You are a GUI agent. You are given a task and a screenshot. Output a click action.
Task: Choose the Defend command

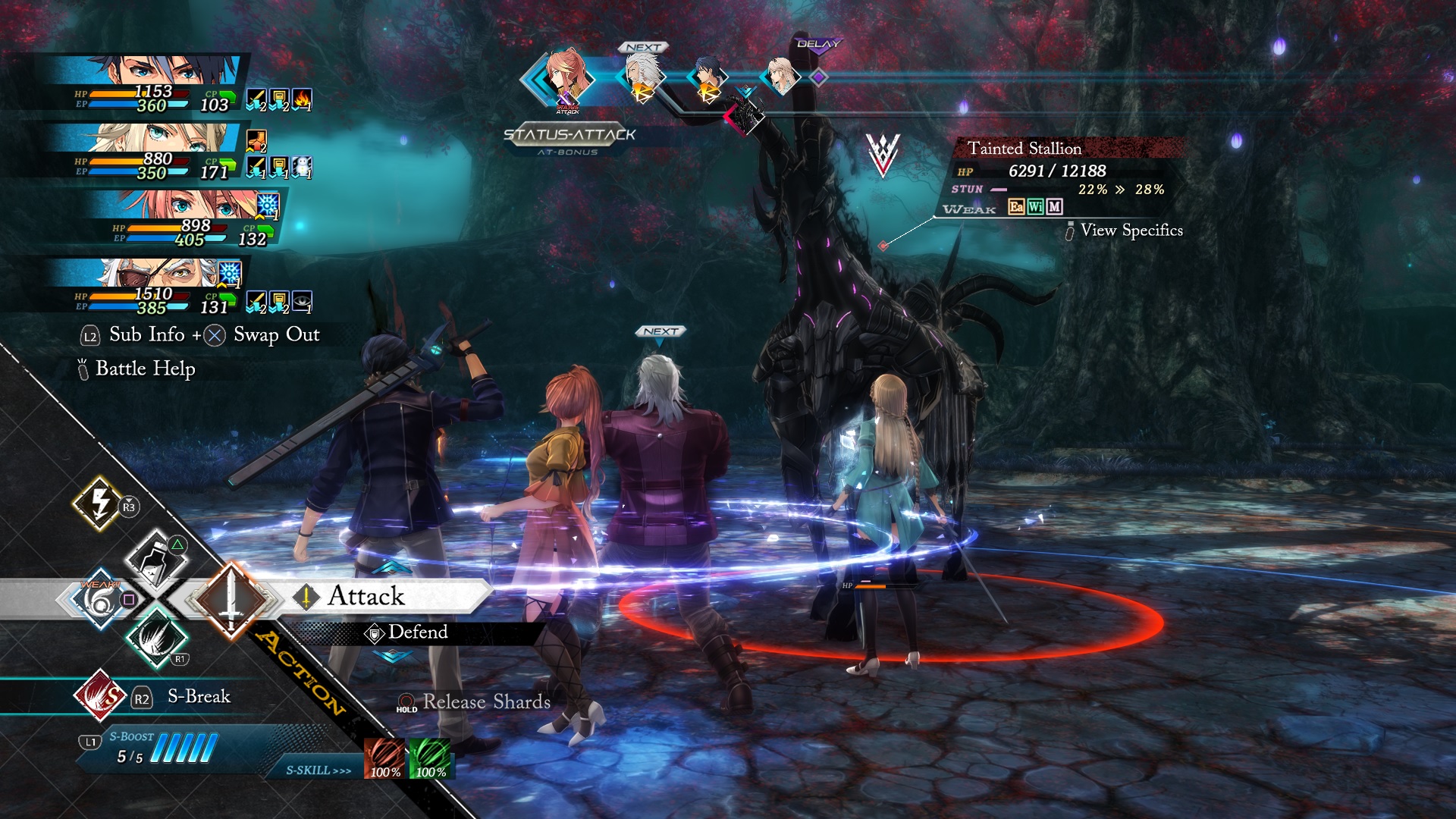(x=417, y=632)
